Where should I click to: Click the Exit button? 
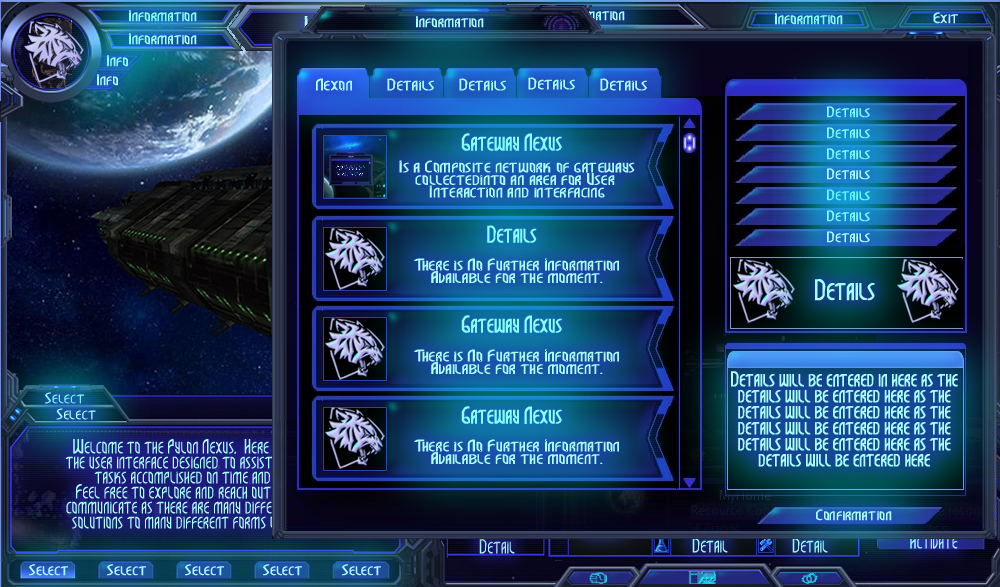[944, 18]
